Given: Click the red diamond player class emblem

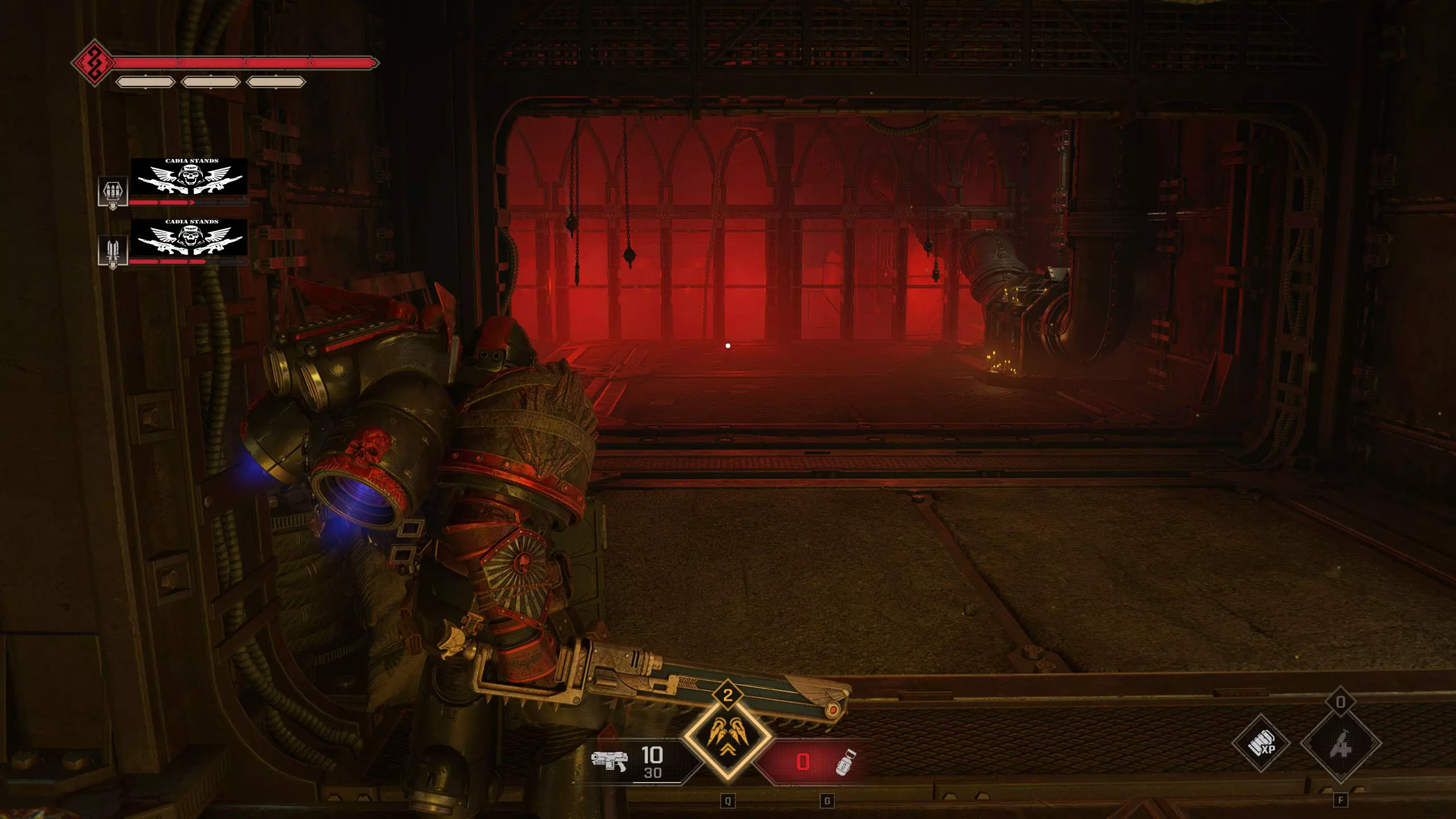Looking at the screenshot, I should tap(93, 63).
